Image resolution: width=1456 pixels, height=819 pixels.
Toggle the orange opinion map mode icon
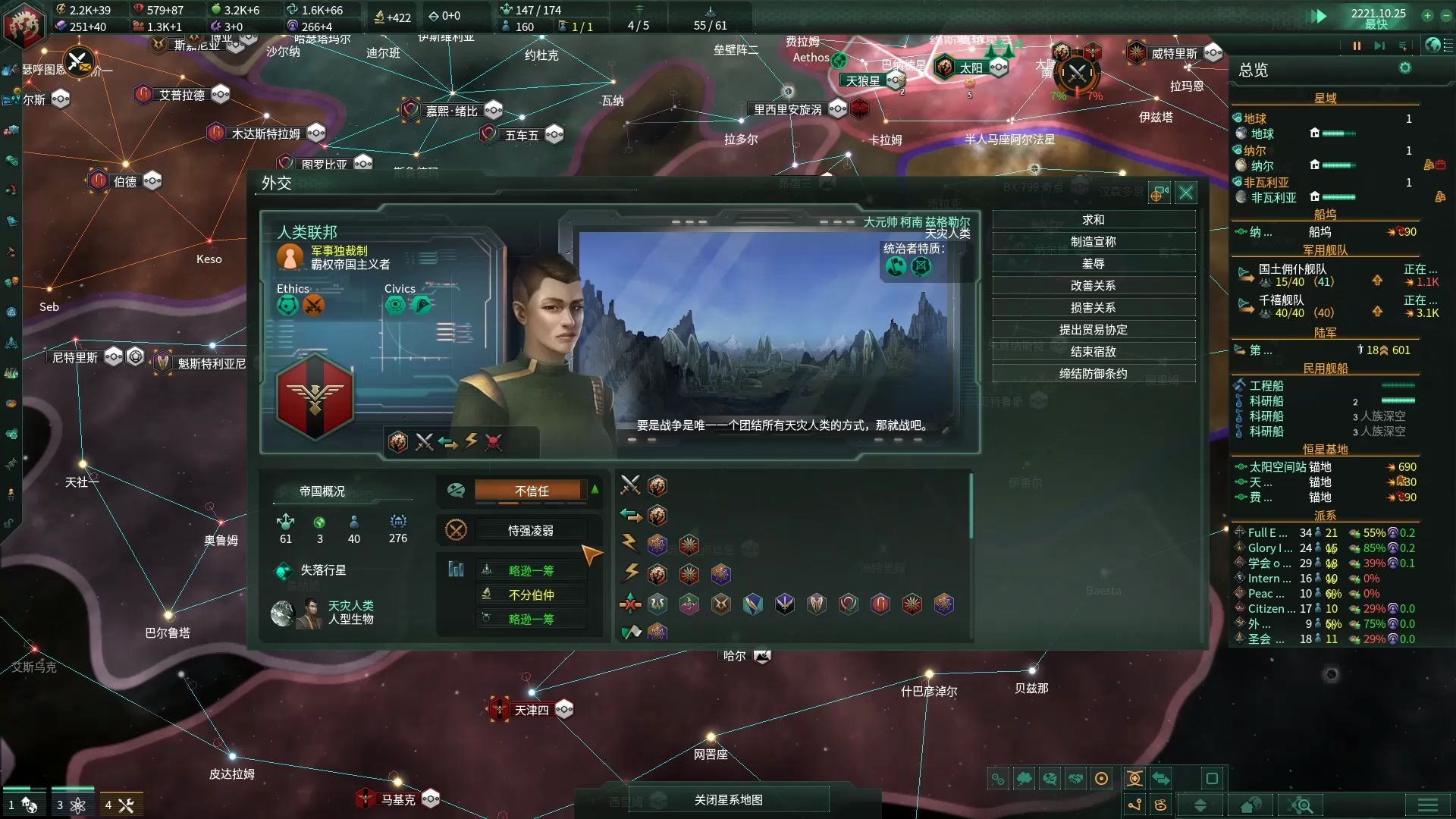pos(1101,779)
